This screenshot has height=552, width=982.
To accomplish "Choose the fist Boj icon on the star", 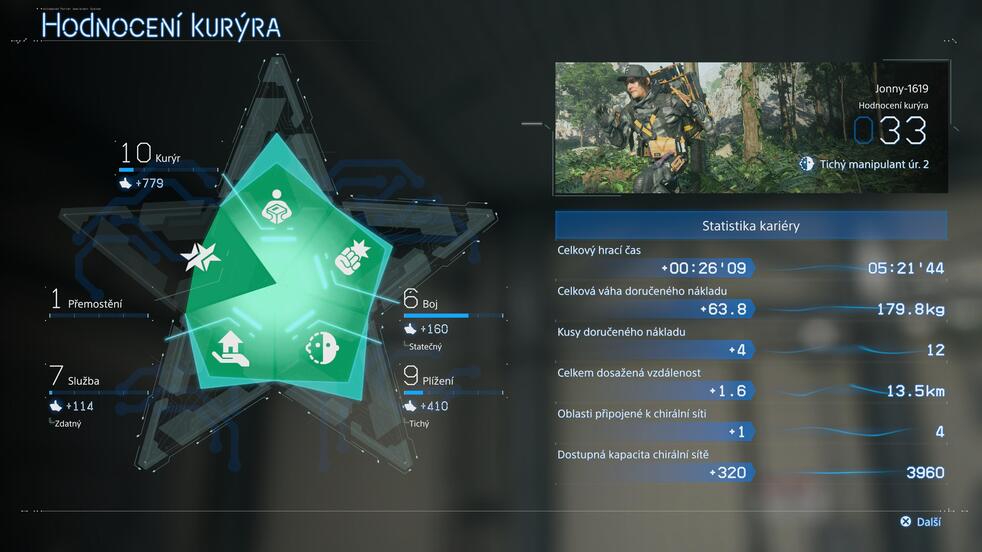I will pyautogui.click(x=352, y=257).
